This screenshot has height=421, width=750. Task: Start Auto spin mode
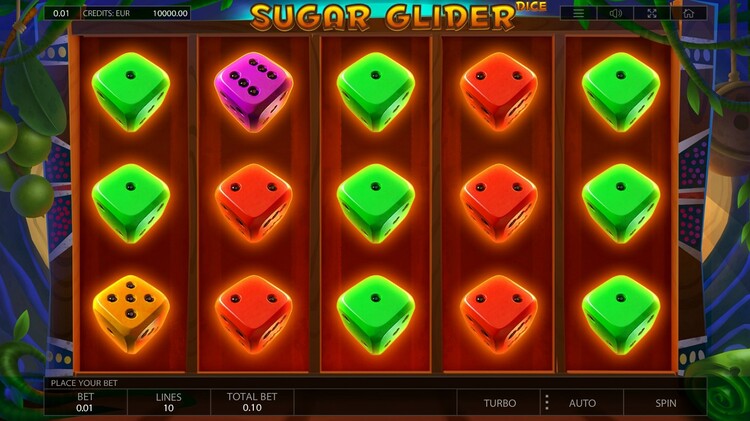pos(582,403)
